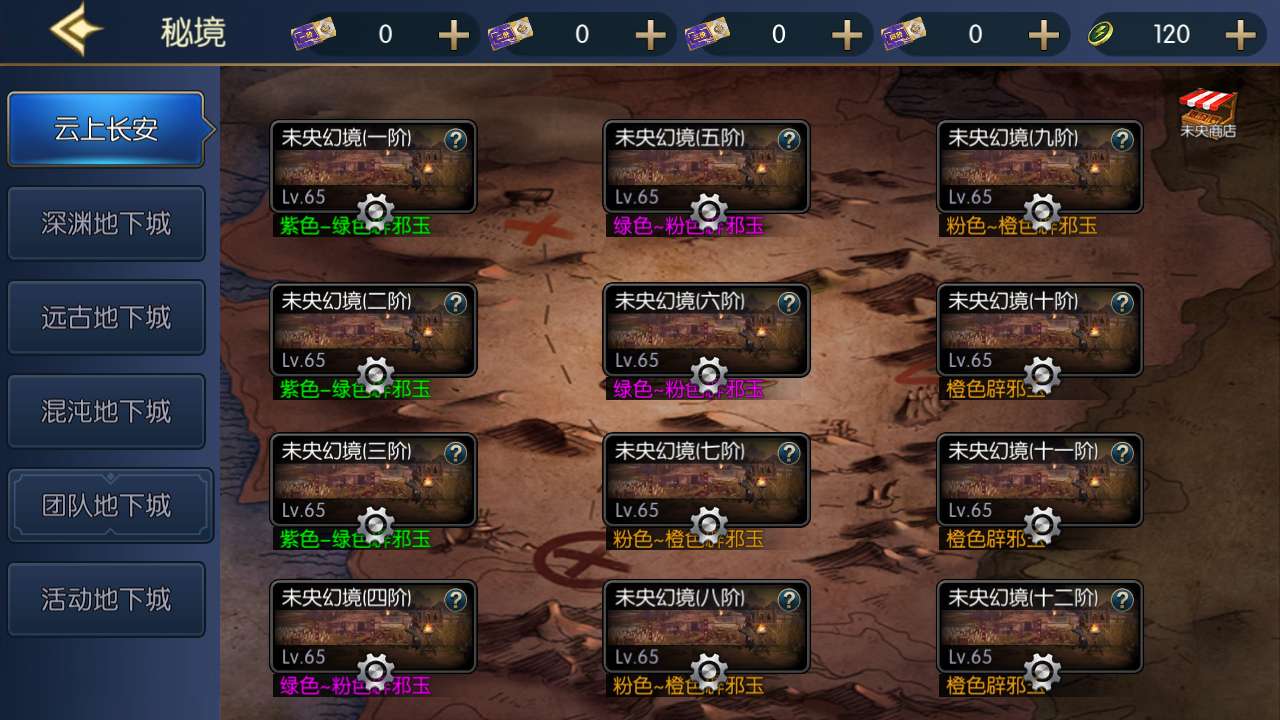Open help for 未央幻境(九阶)
The image size is (1280, 720).
point(1122,141)
